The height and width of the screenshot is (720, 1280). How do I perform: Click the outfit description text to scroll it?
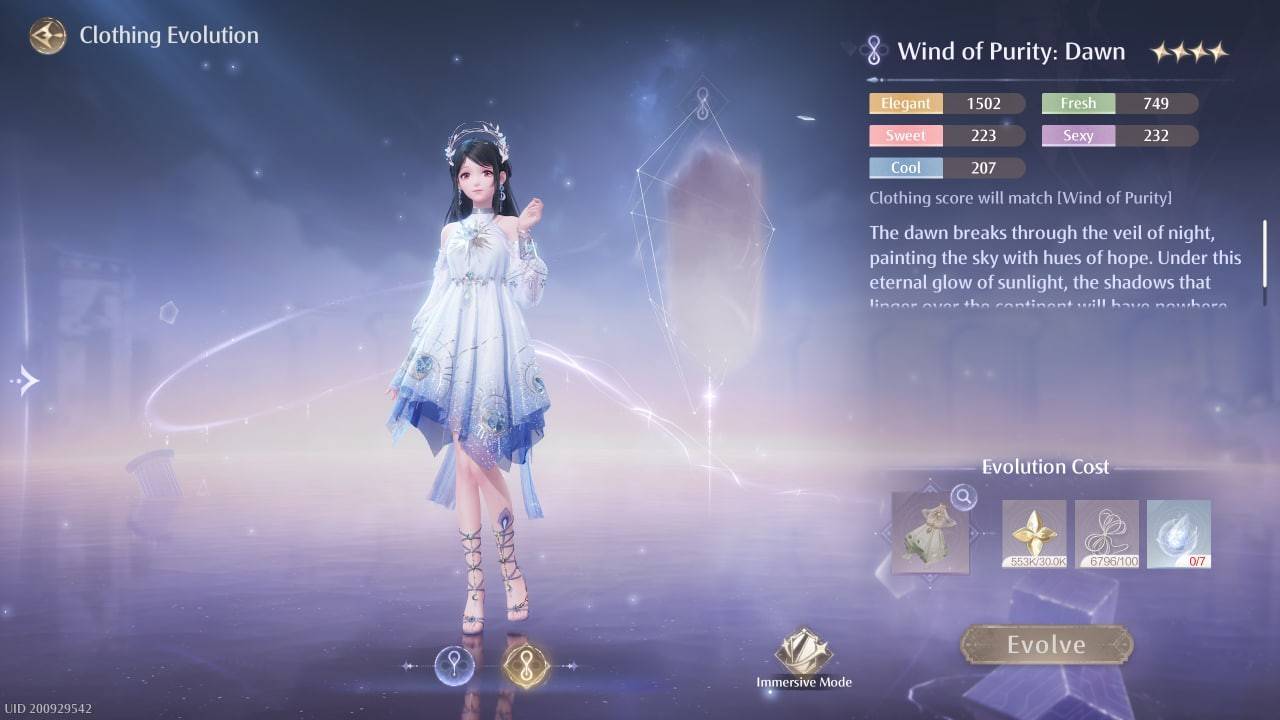pyautogui.click(x=1050, y=260)
